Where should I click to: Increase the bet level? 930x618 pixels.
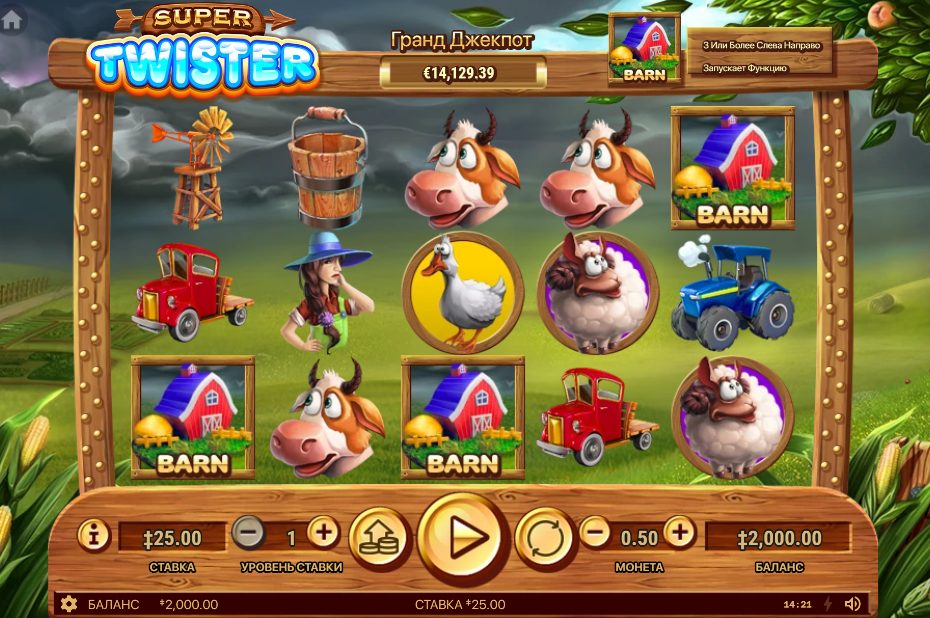(323, 533)
